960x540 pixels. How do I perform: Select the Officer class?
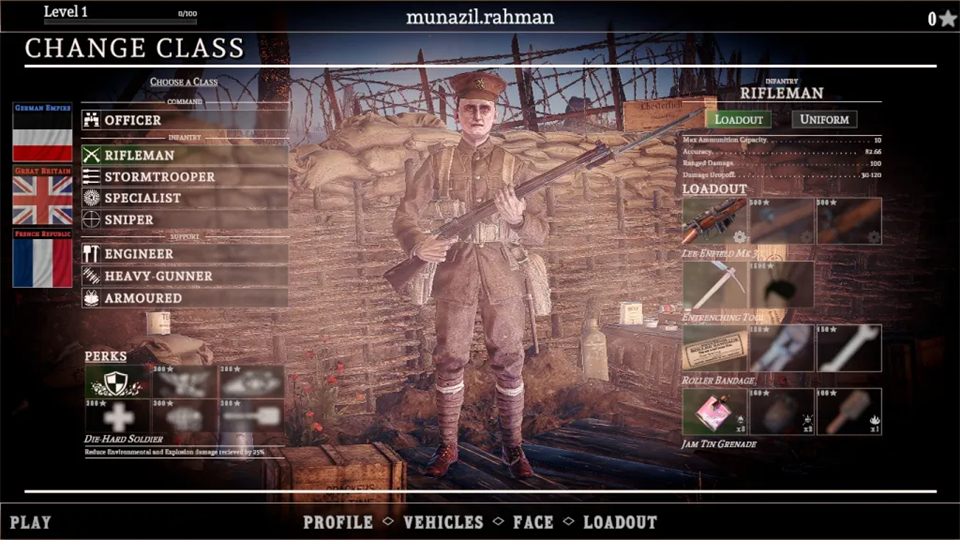(x=185, y=120)
